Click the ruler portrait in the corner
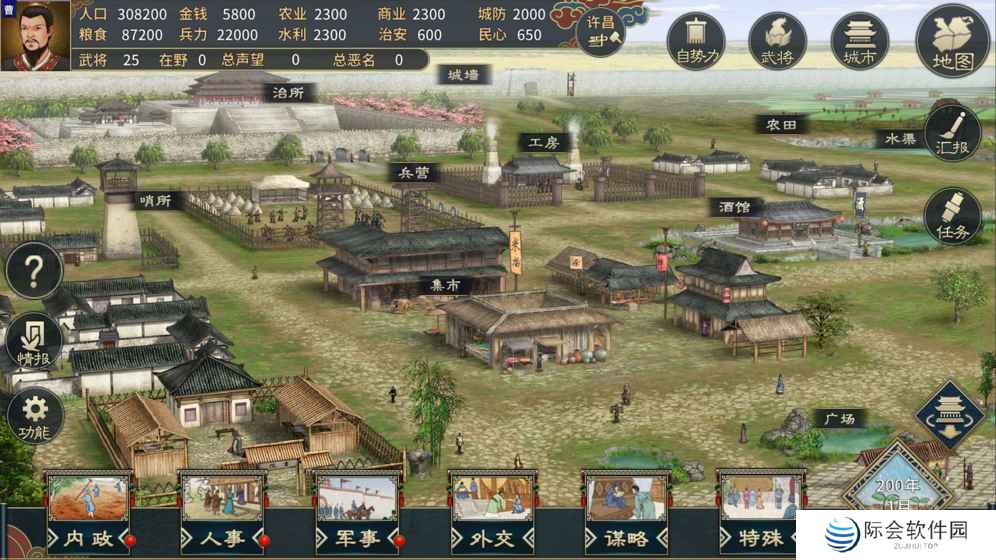 pos(35,35)
